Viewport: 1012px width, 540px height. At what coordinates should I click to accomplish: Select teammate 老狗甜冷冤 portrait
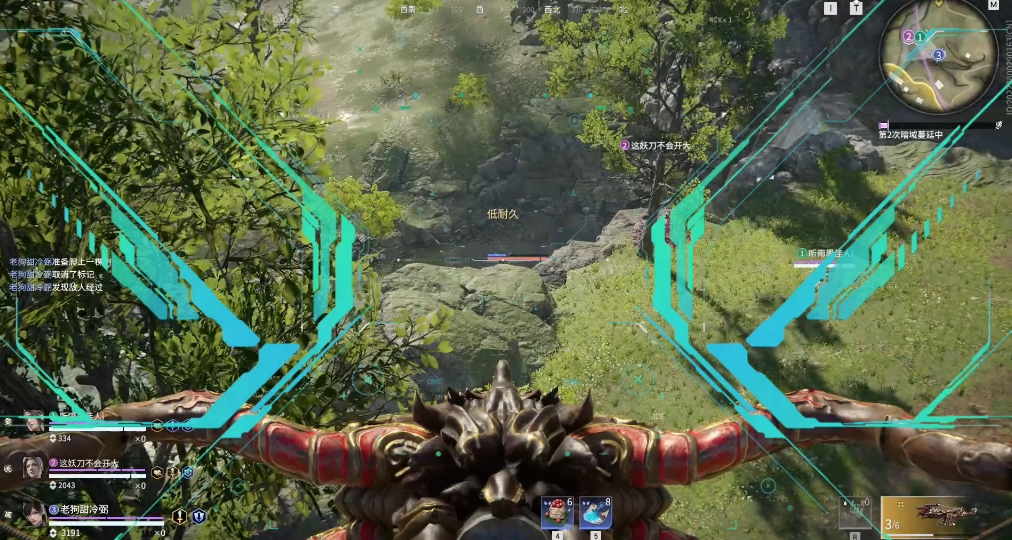(x=33, y=514)
